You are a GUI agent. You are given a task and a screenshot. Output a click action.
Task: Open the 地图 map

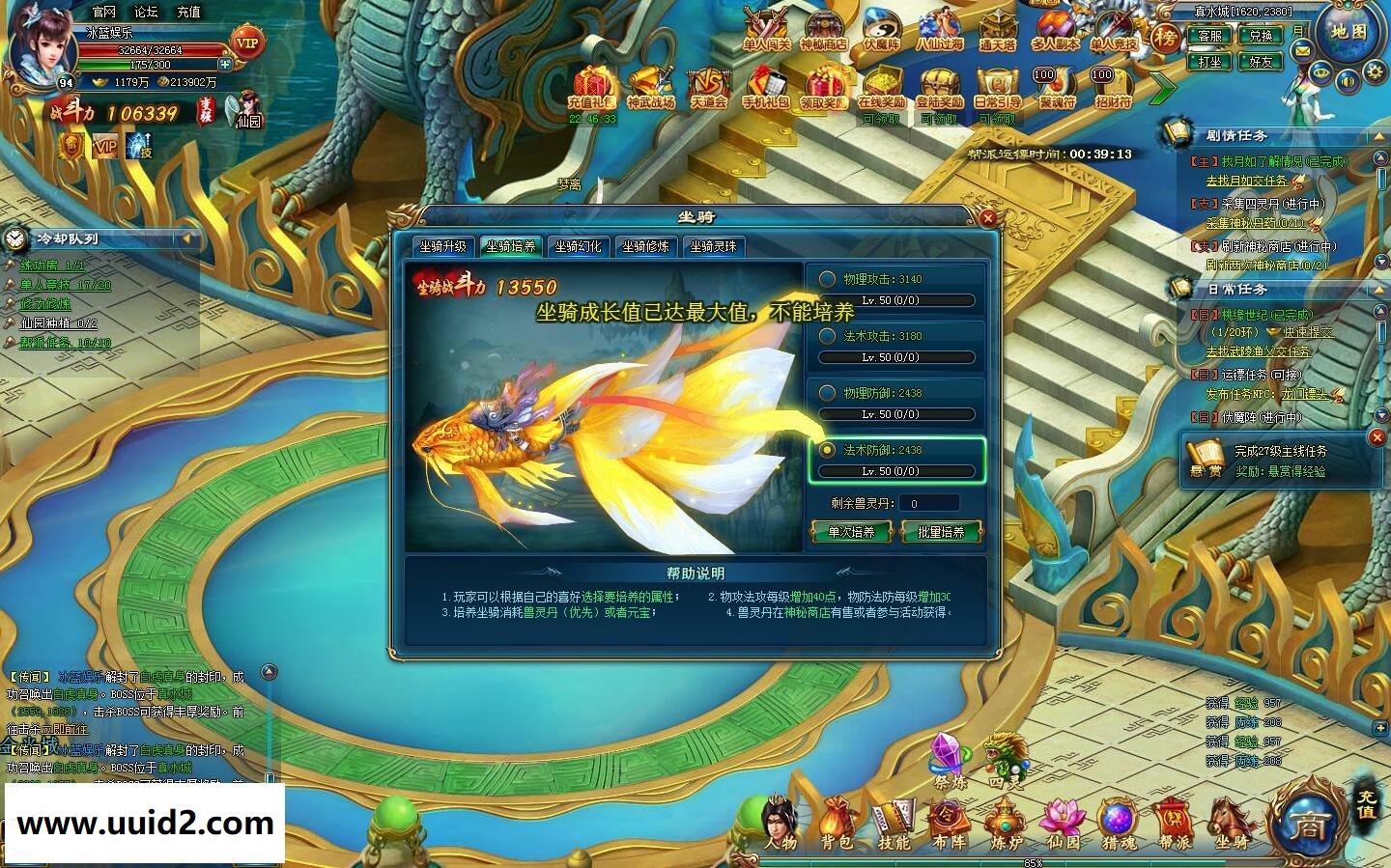(1348, 32)
